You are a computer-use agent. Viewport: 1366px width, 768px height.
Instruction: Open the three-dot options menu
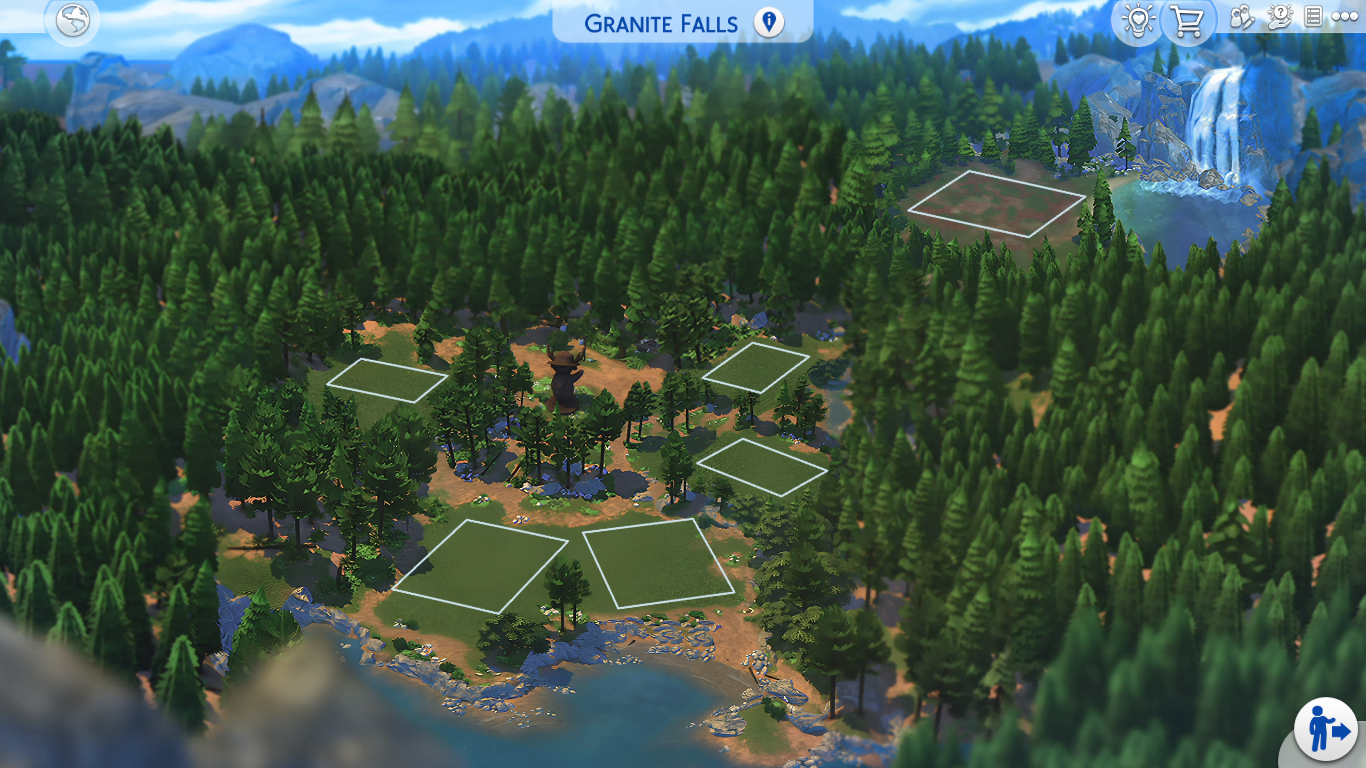pyautogui.click(x=1344, y=18)
